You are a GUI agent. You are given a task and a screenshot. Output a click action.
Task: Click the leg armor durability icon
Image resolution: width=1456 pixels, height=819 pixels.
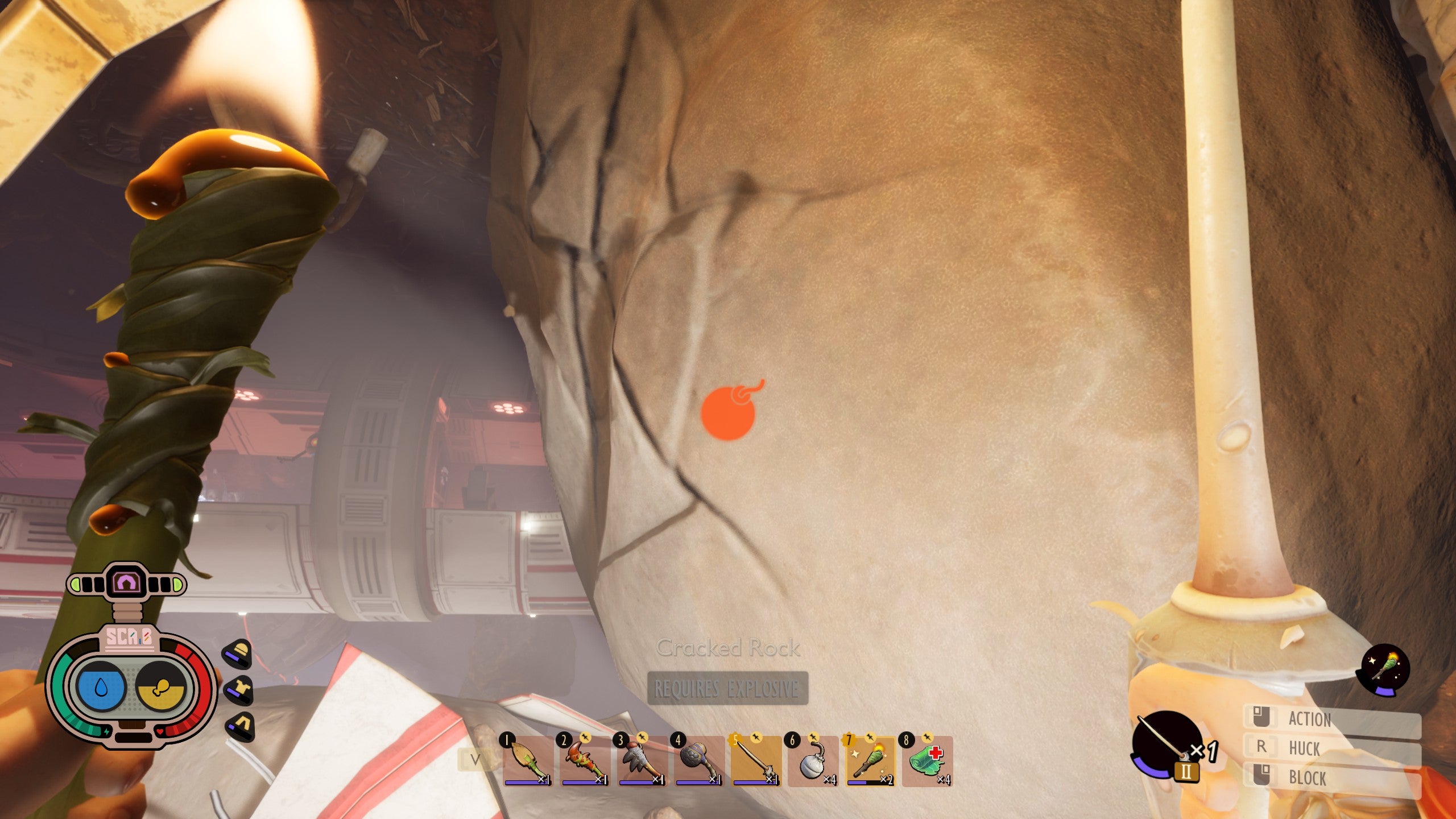238,726
